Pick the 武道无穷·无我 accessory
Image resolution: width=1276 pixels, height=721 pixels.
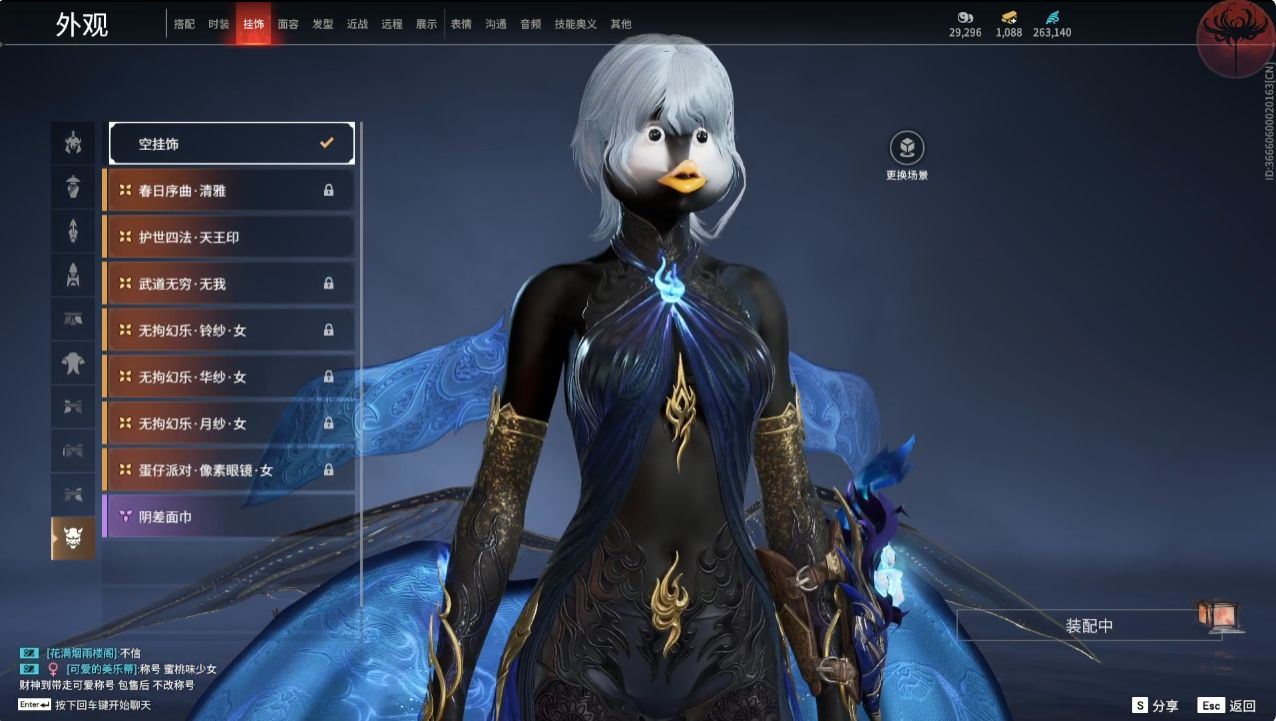[229, 284]
